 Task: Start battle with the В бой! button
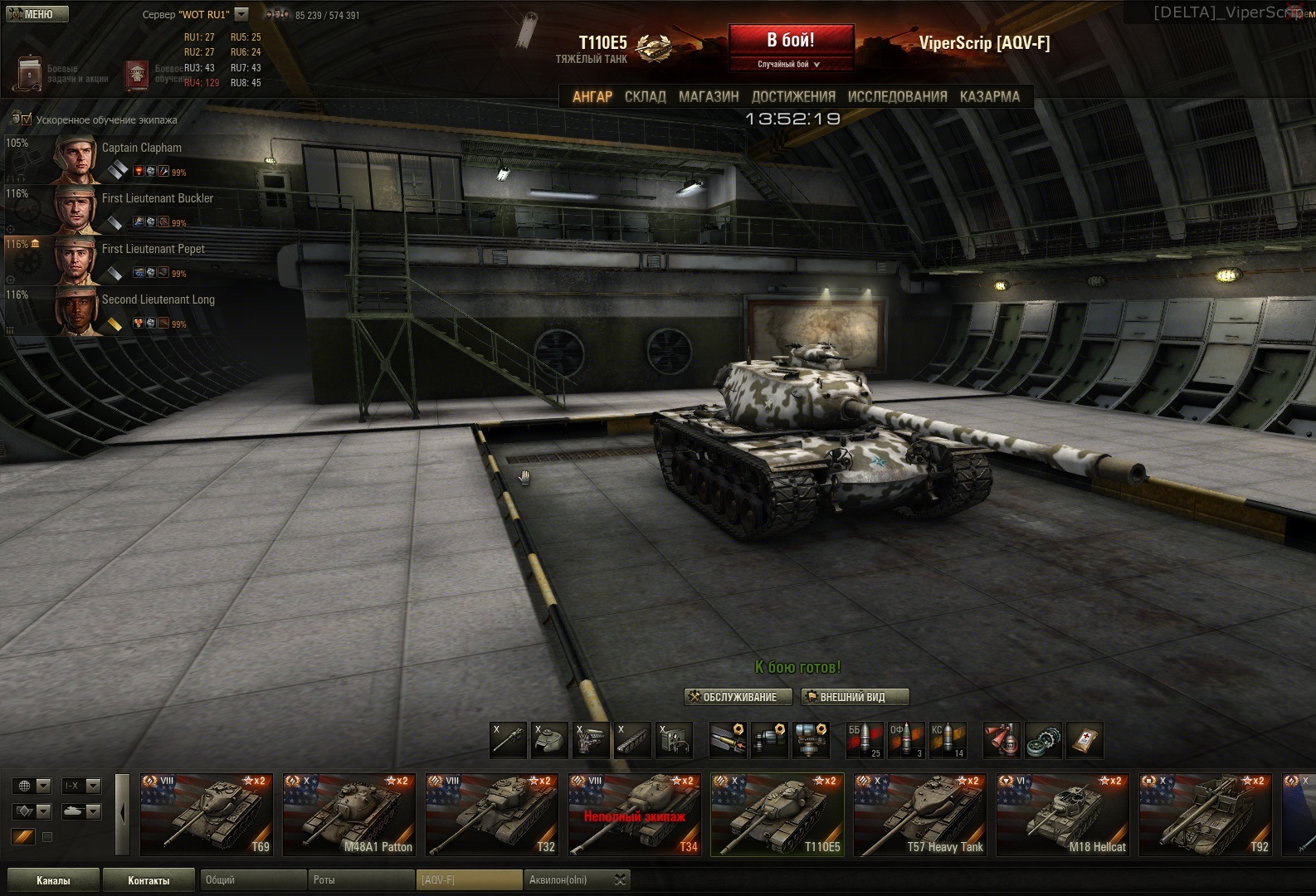pyautogui.click(x=791, y=41)
